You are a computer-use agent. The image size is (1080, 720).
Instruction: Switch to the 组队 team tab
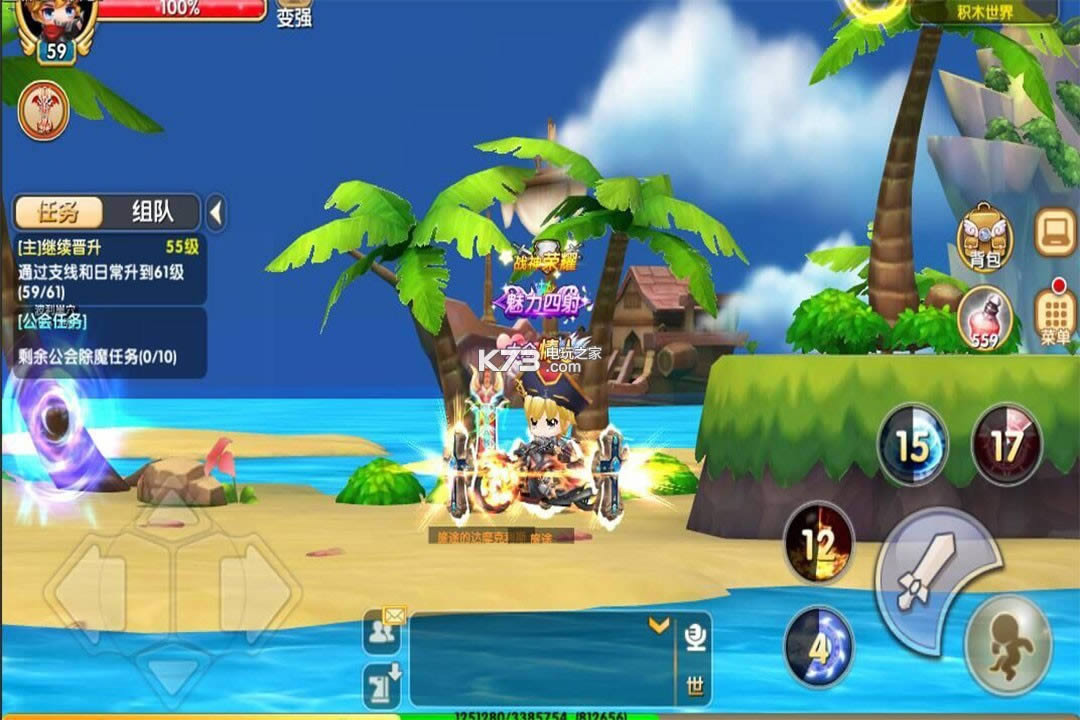(x=152, y=212)
